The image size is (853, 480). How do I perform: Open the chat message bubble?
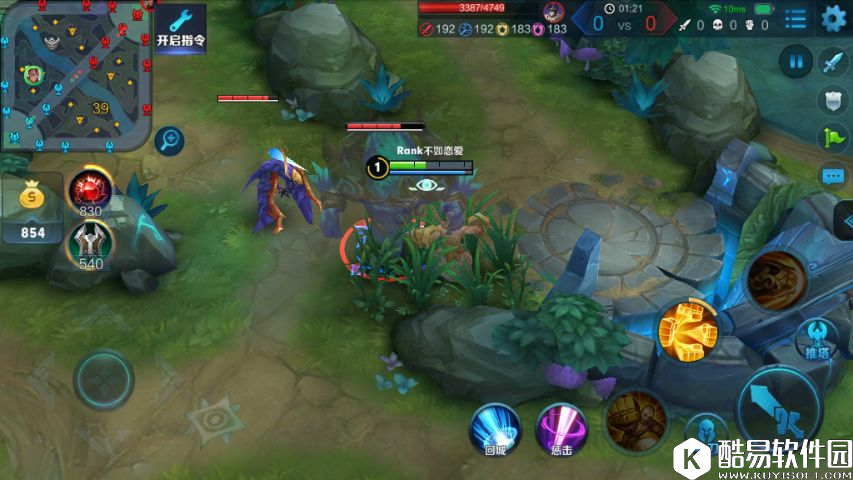(x=833, y=176)
